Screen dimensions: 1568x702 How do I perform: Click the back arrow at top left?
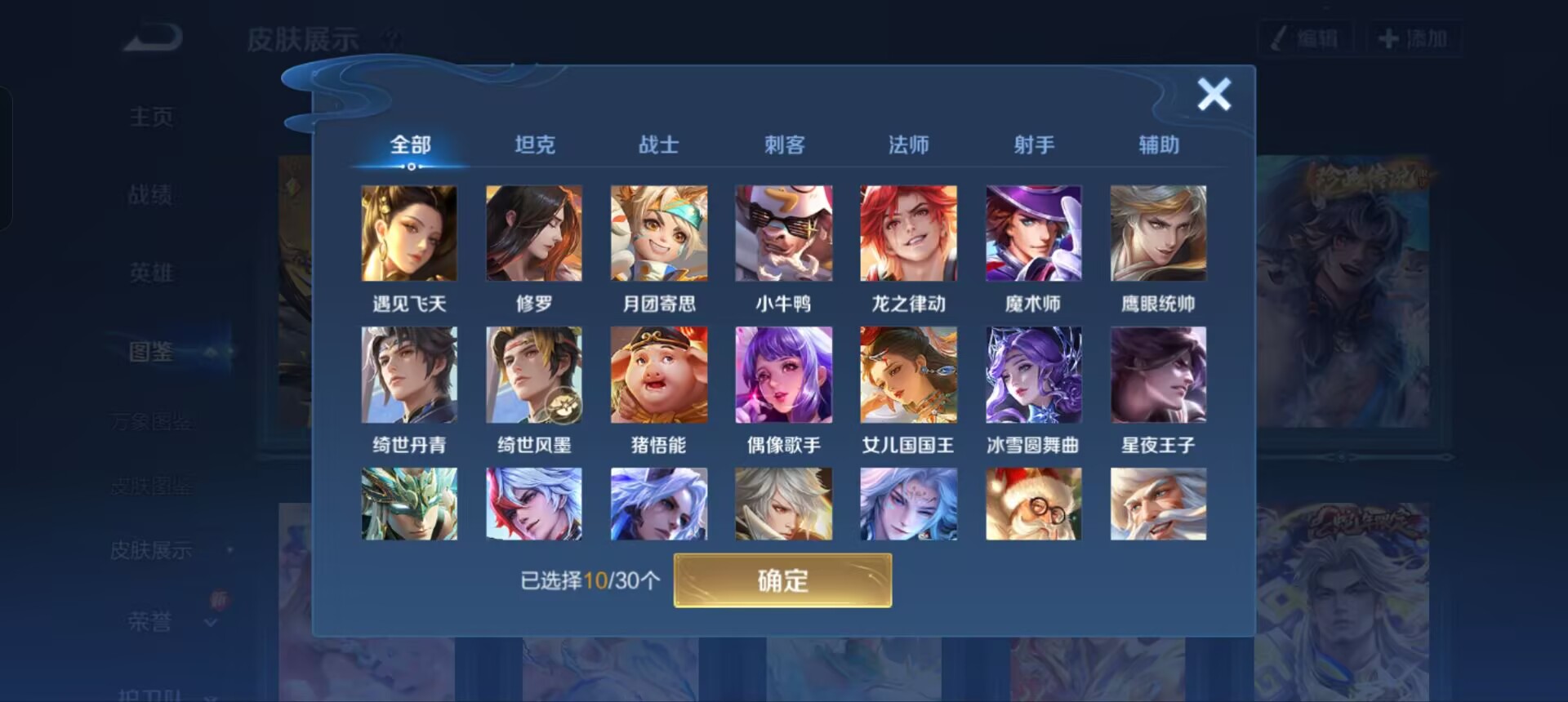pyautogui.click(x=151, y=36)
